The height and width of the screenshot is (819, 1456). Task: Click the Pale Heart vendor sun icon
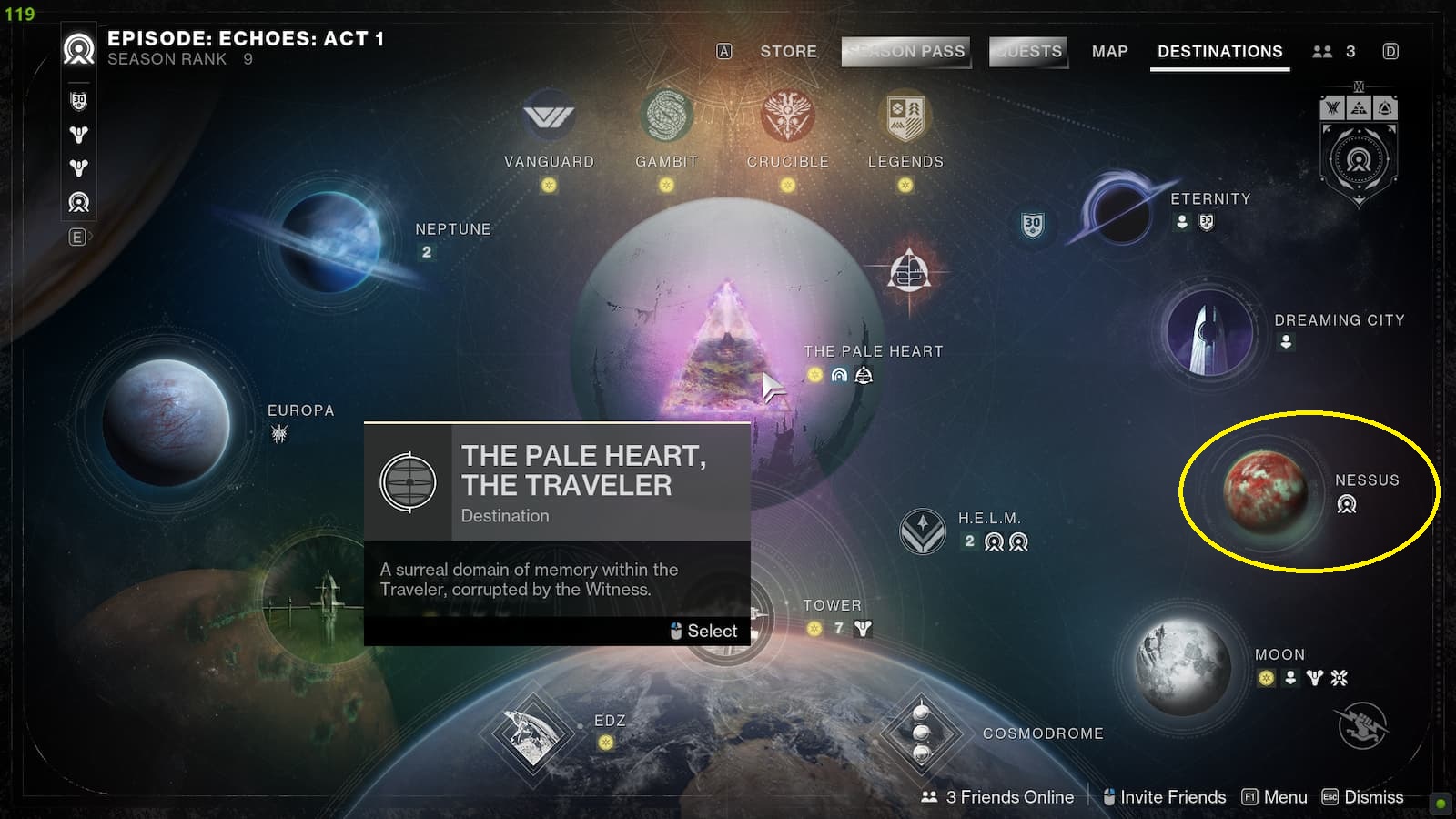coord(814,374)
